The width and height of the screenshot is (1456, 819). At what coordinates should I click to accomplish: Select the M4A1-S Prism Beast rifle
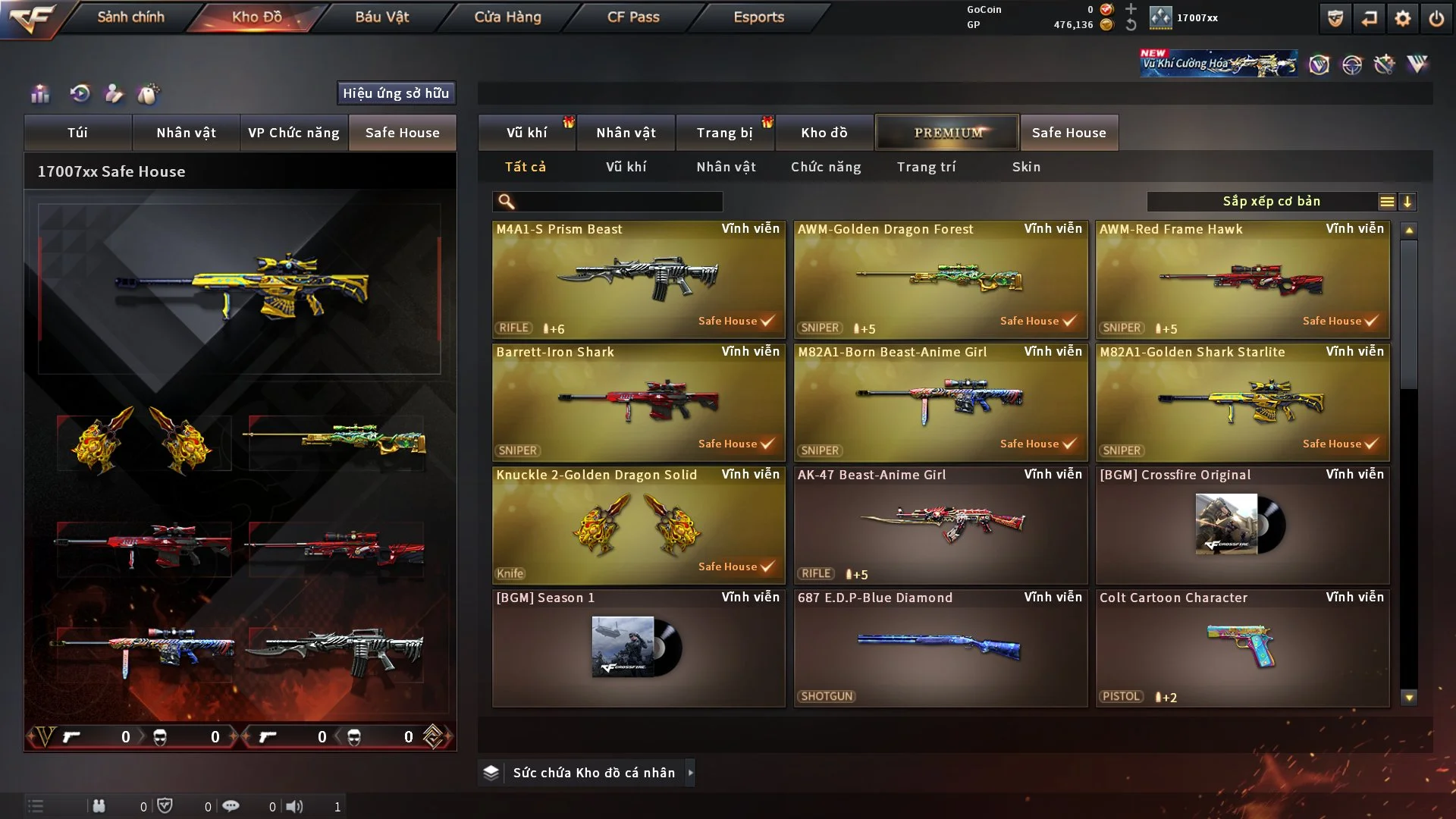coord(639,279)
